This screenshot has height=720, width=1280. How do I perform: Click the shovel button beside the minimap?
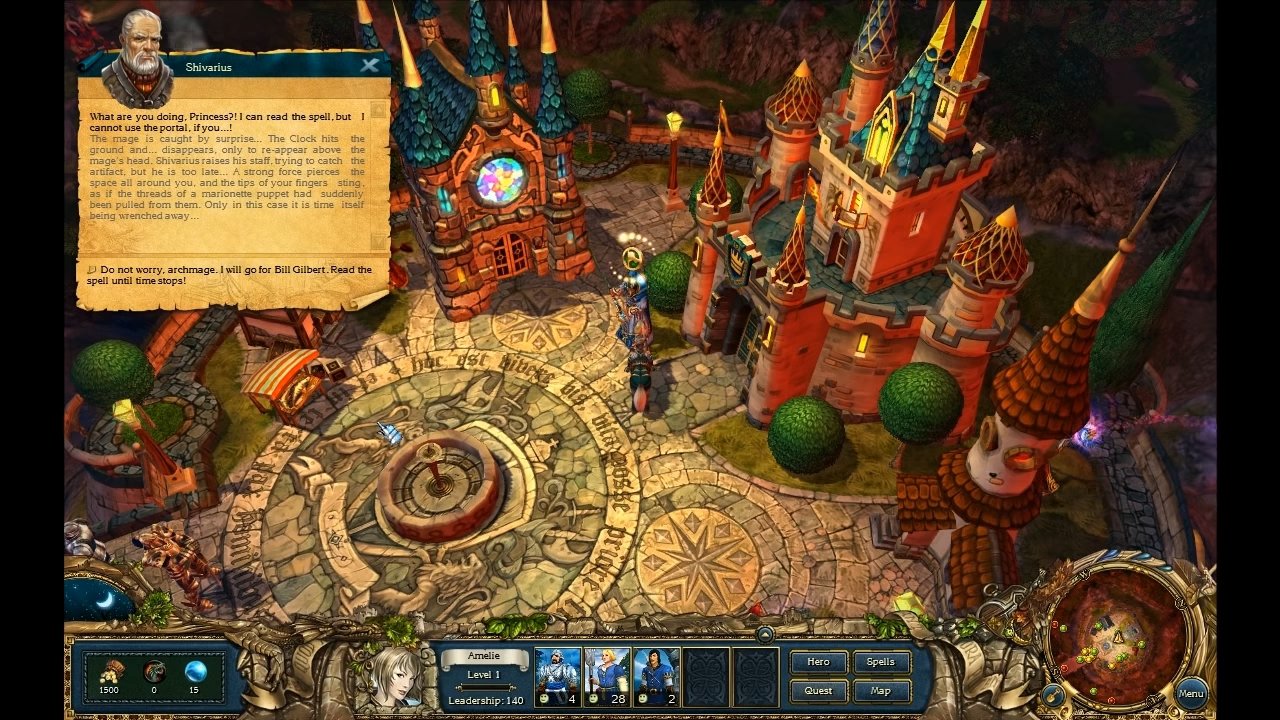coord(1052,695)
